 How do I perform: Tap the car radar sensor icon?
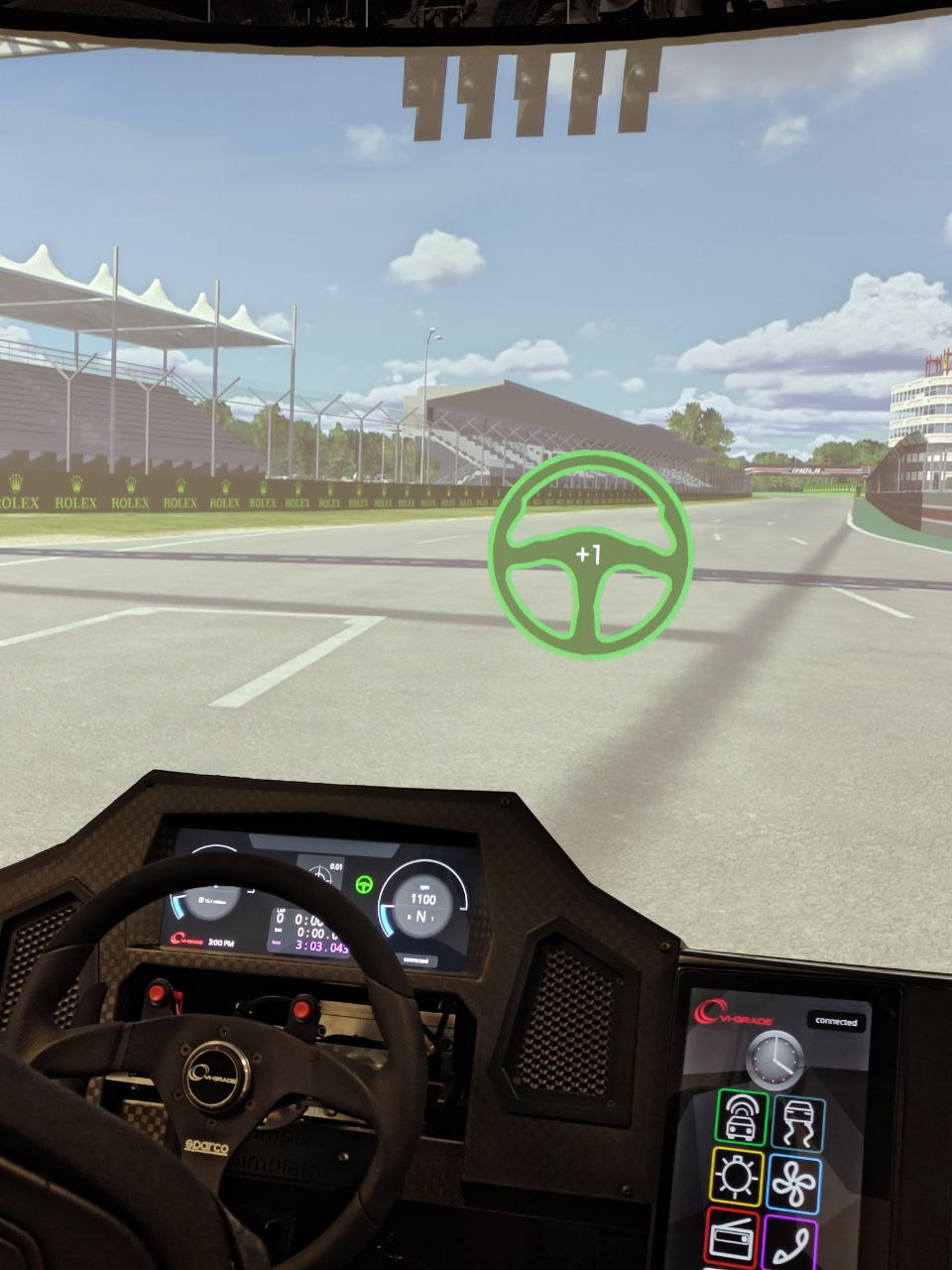pos(740,1116)
